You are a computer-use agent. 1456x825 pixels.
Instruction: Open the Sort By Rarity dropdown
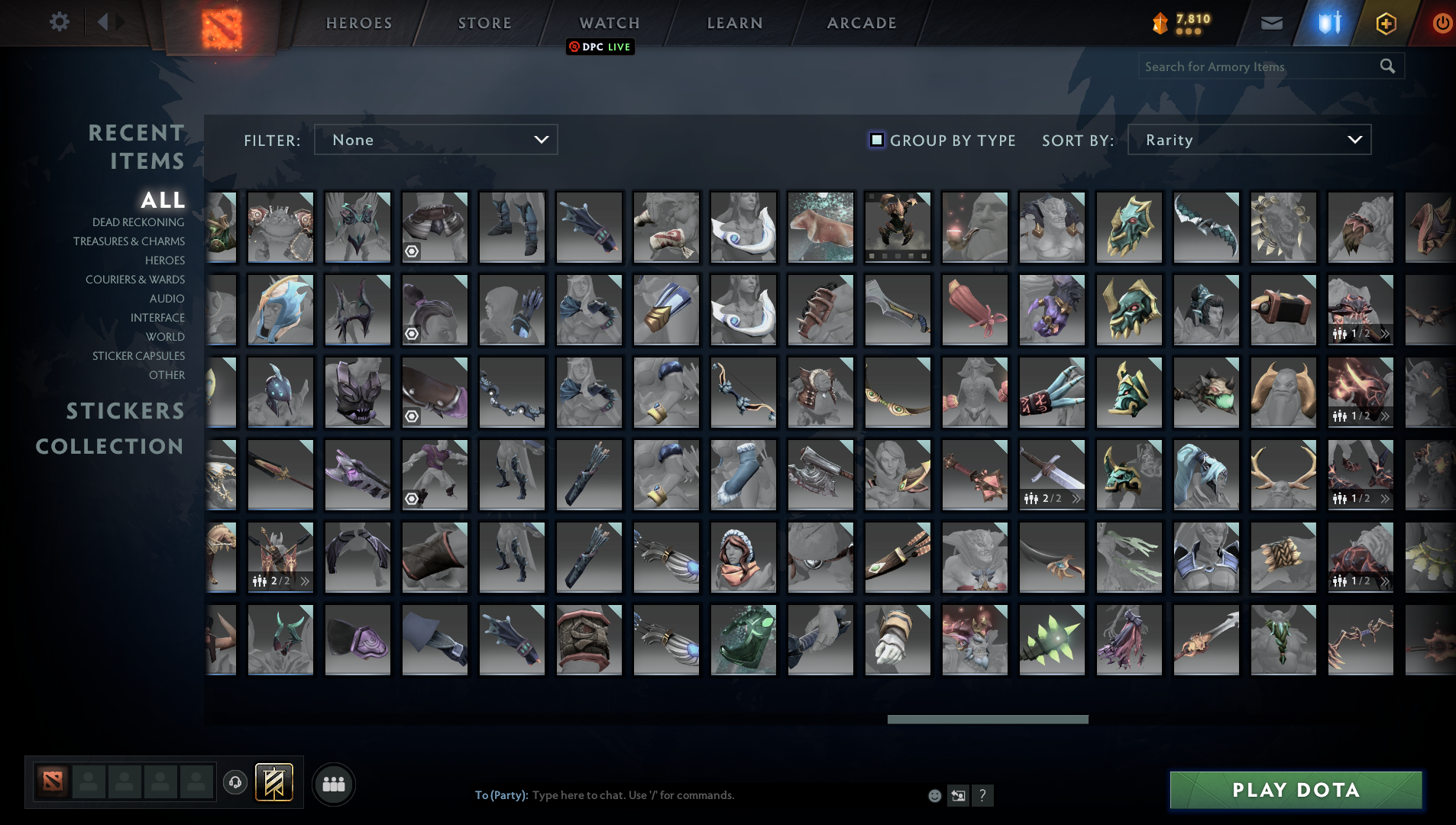point(1248,140)
